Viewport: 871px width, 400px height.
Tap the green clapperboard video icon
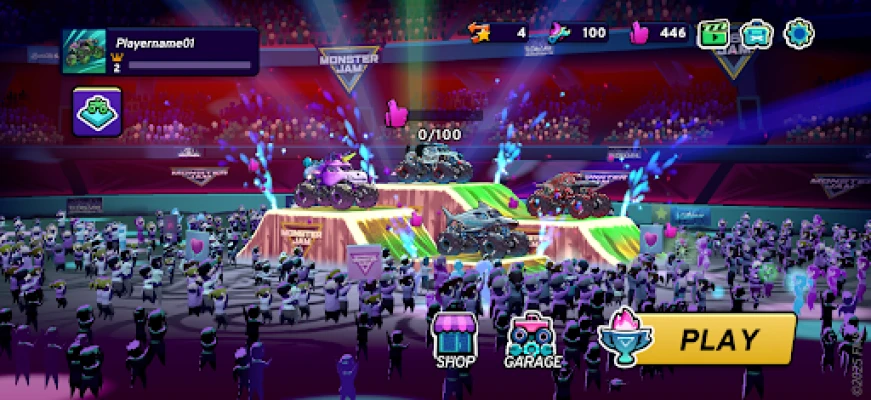pyautogui.click(x=715, y=34)
